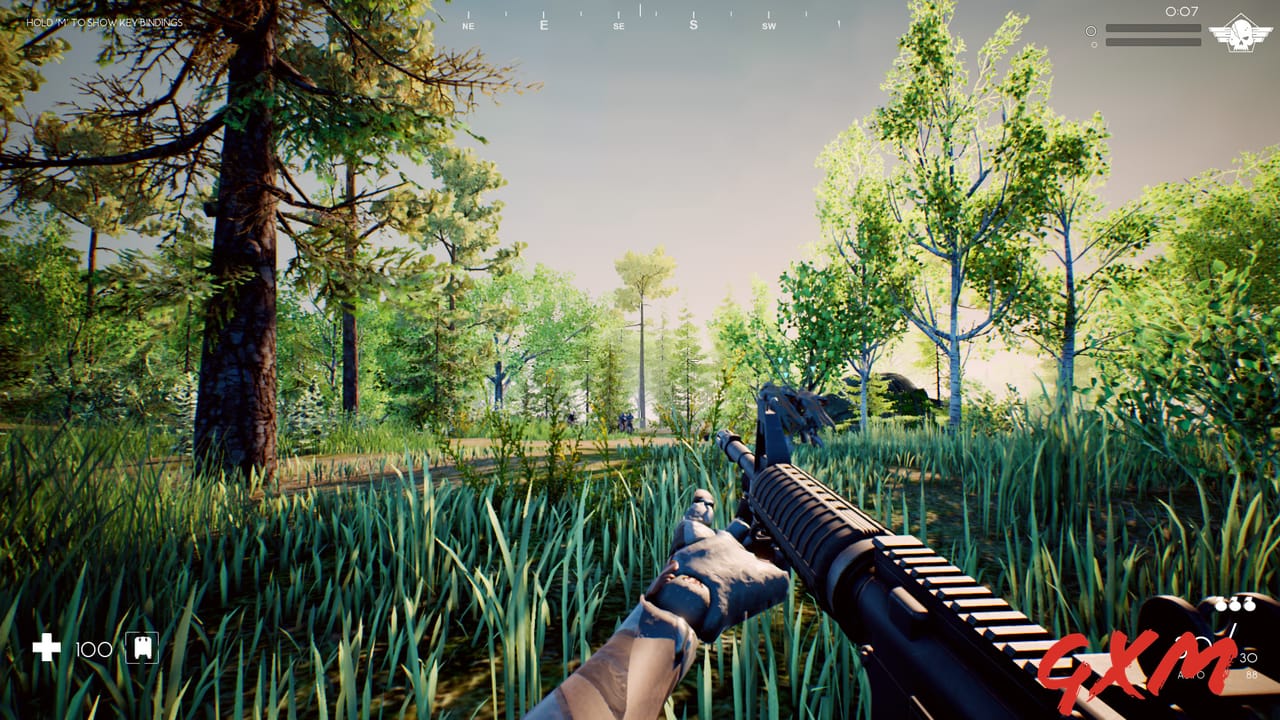Toggle the AUTO fire mode label

[x=1191, y=675]
